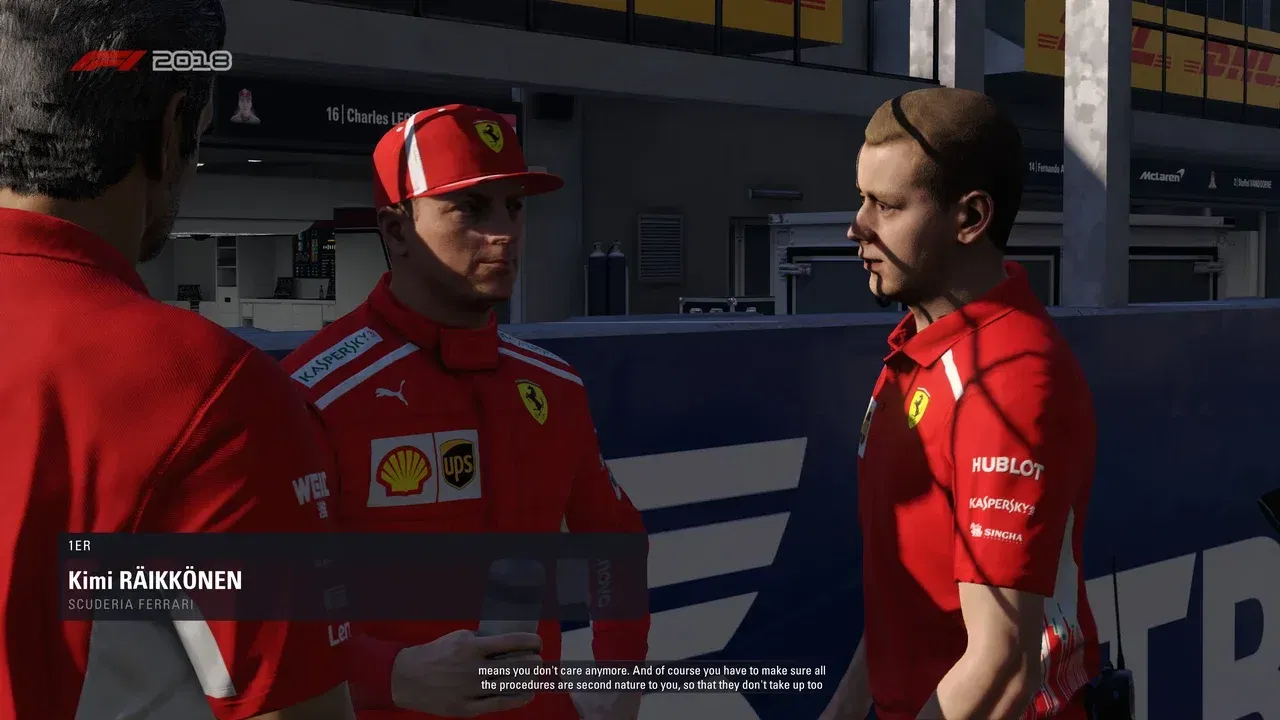Select the SCUDERIA FERRARI subtitle text
The image size is (1280, 720).
point(131,604)
